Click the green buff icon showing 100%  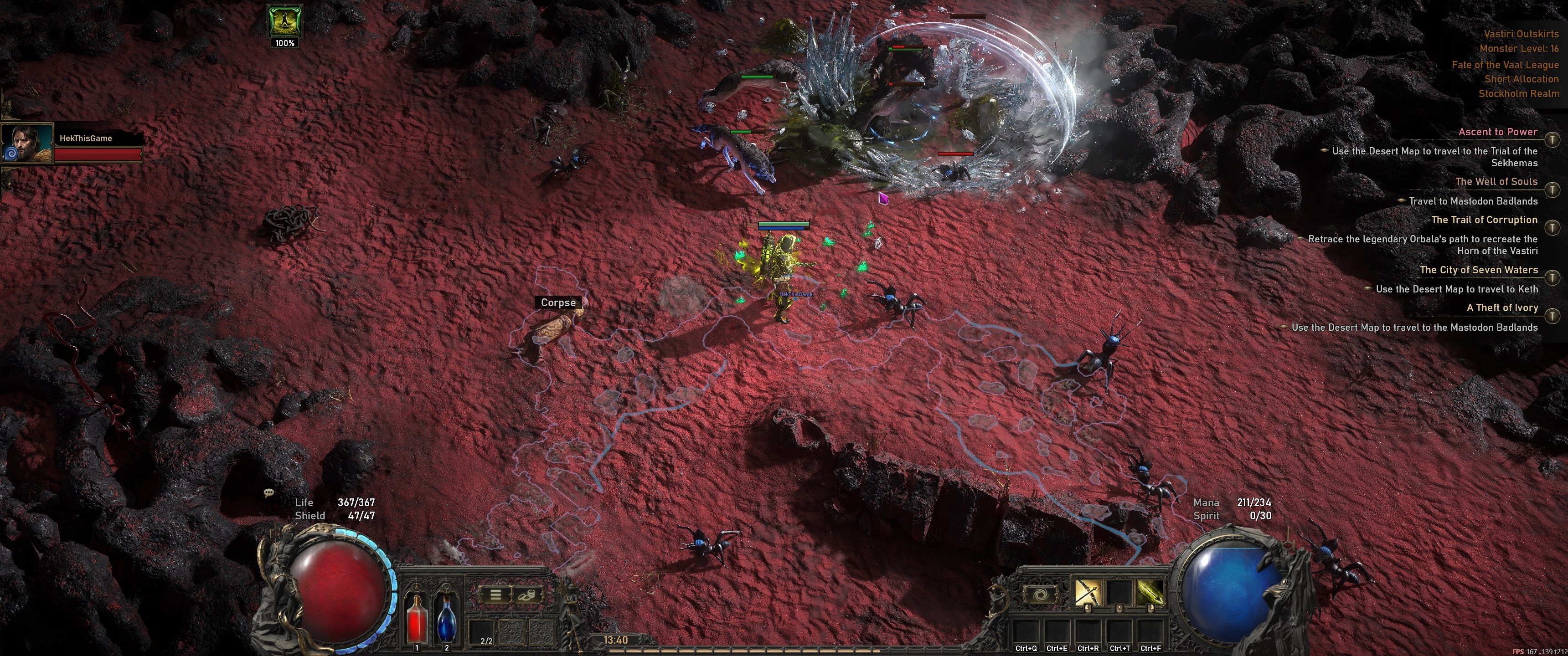coord(284,22)
